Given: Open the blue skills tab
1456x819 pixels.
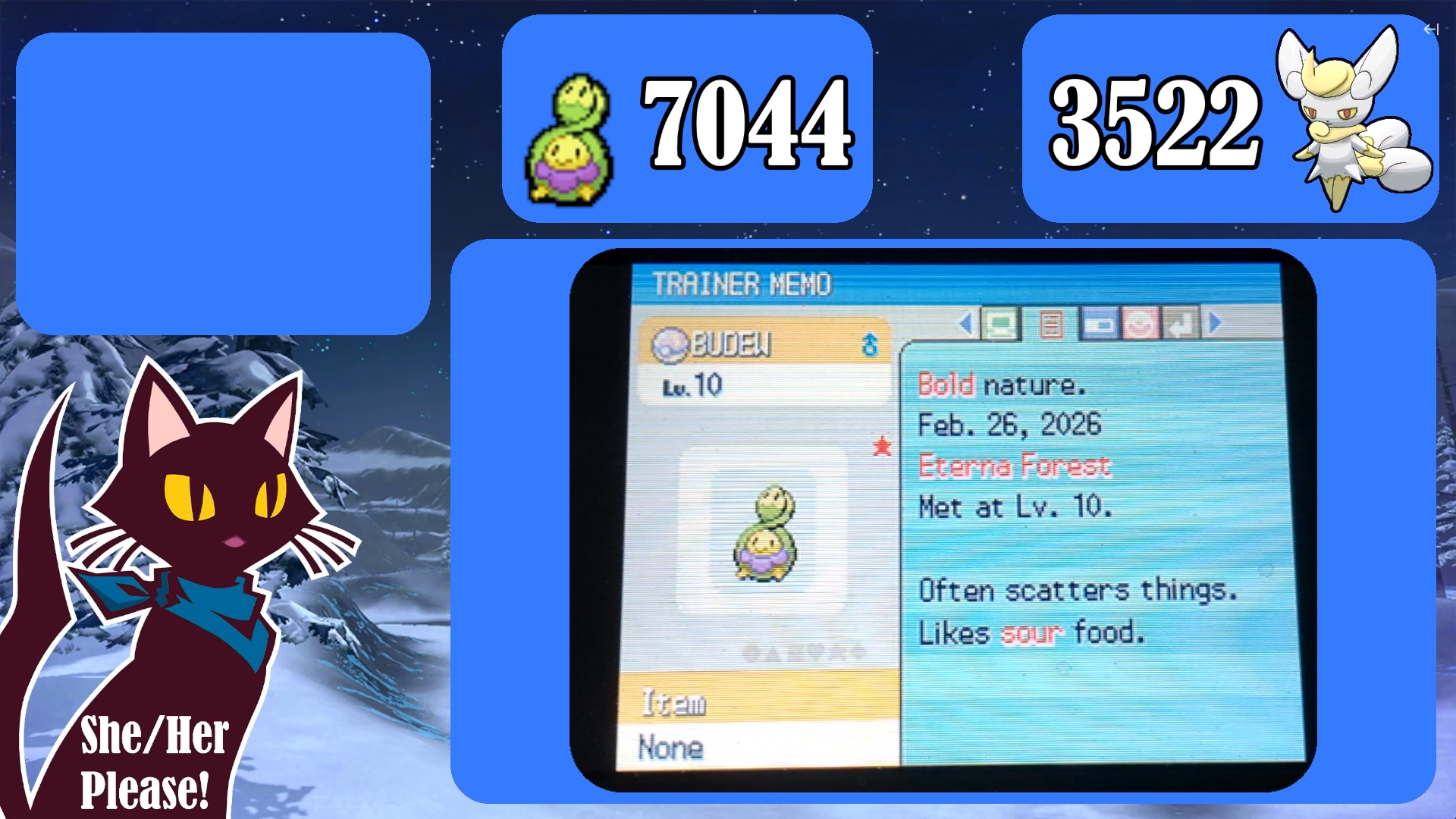Looking at the screenshot, I should [1099, 325].
